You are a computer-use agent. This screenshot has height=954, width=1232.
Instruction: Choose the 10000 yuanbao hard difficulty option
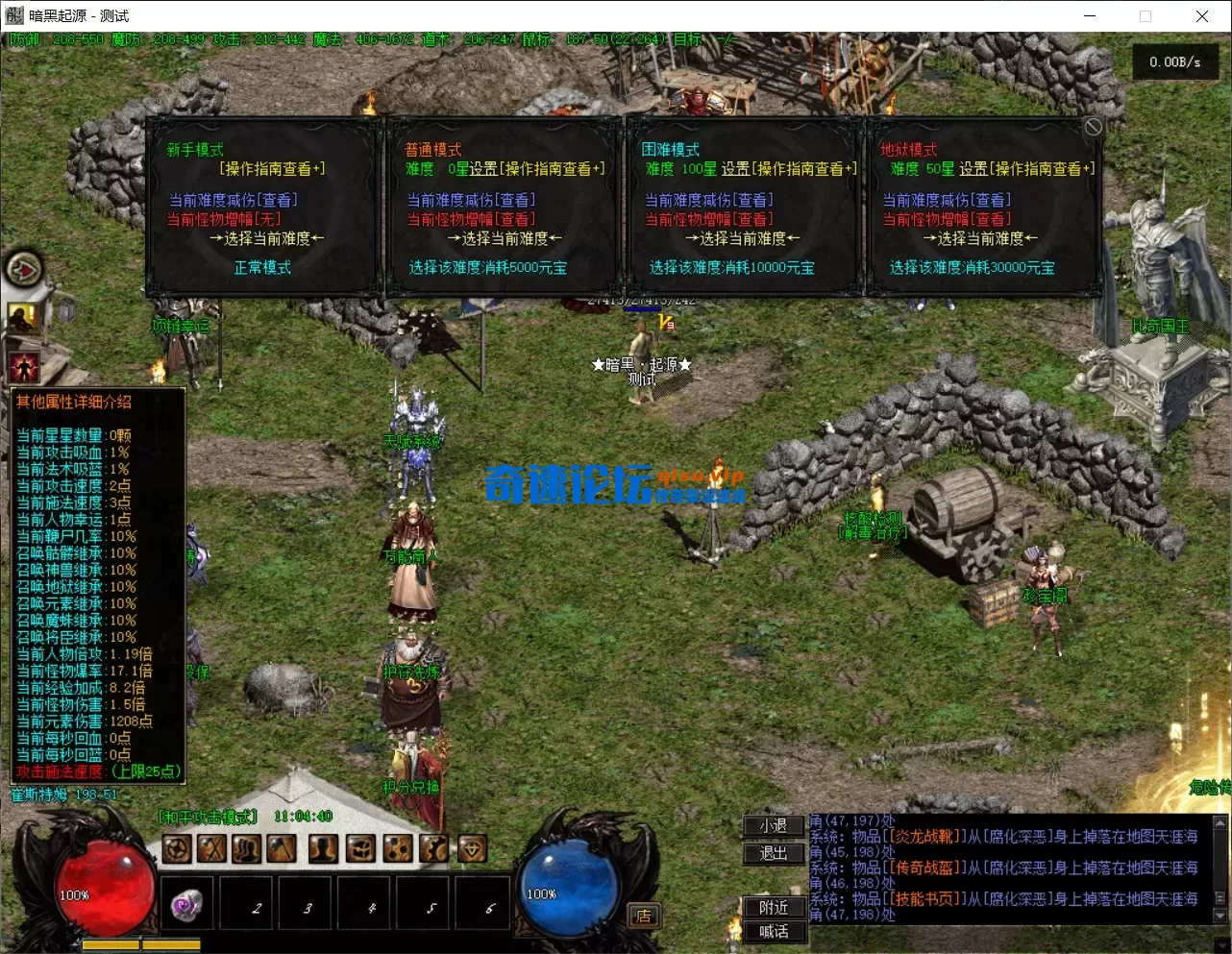click(731, 268)
